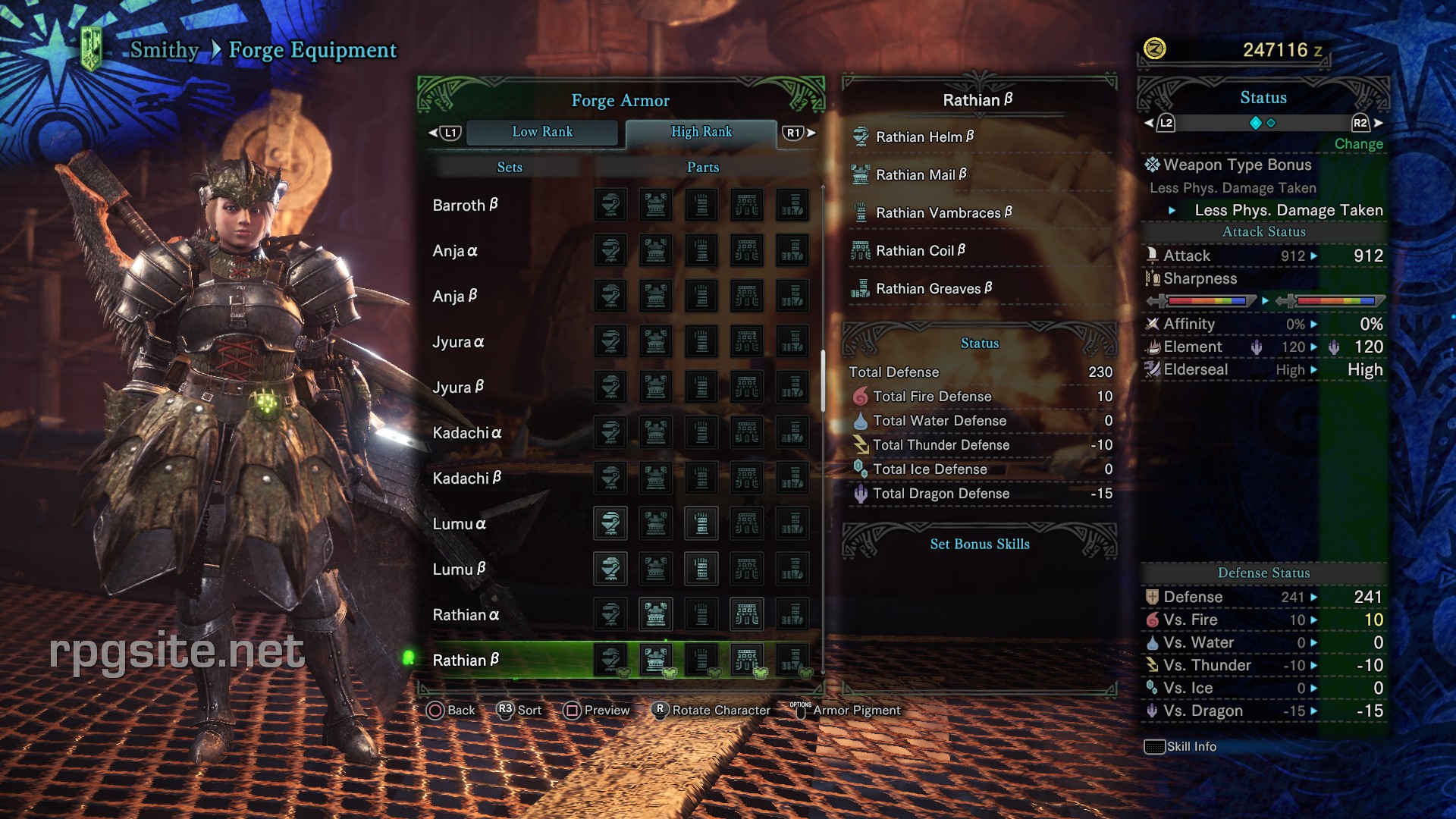Screen dimensions: 1456x819
Task: Click the Change link above Weapon Type Bonus
Action: click(1358, 144)
